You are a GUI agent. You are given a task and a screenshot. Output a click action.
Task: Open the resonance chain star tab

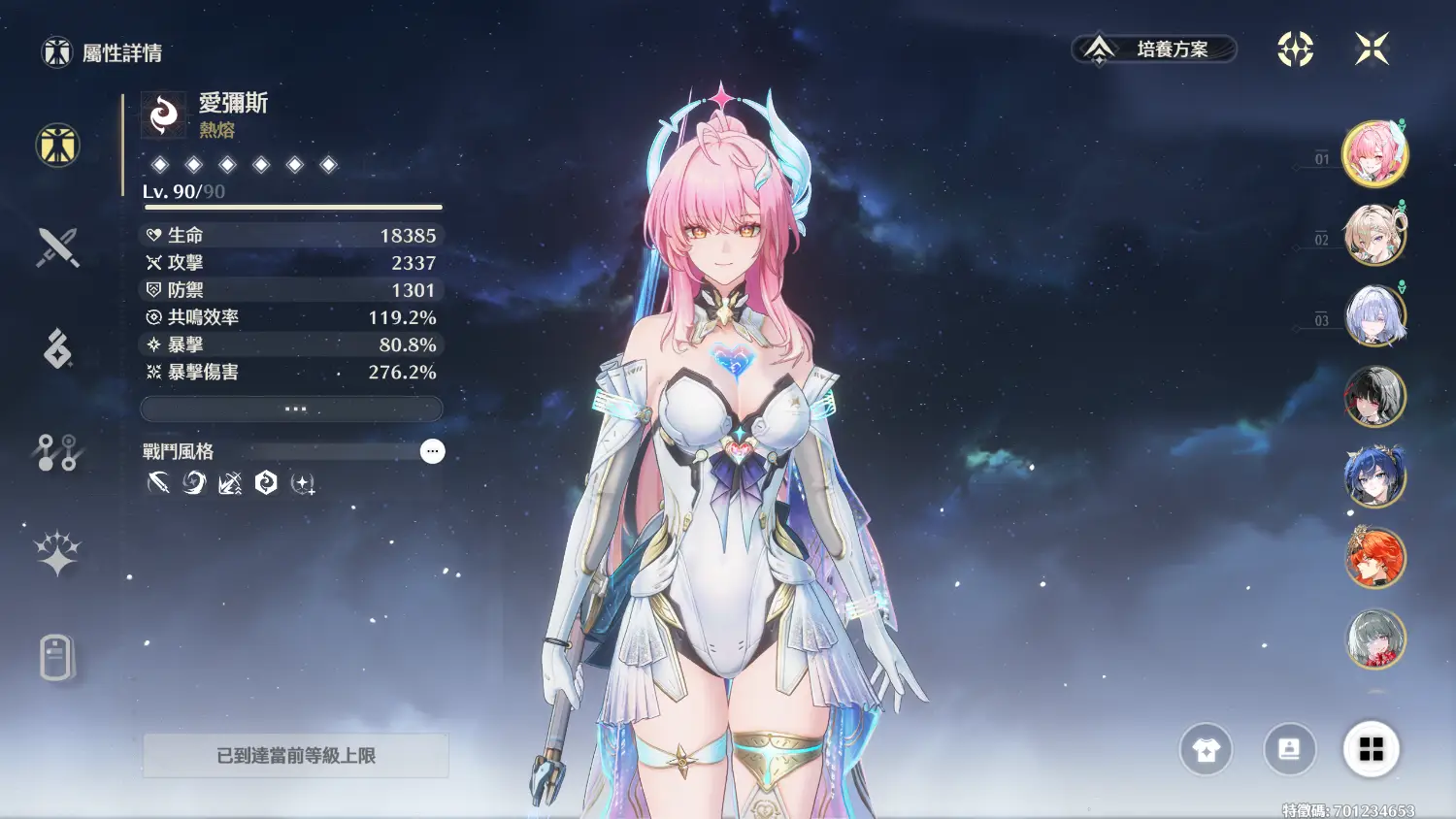click(x=57, y=553)
